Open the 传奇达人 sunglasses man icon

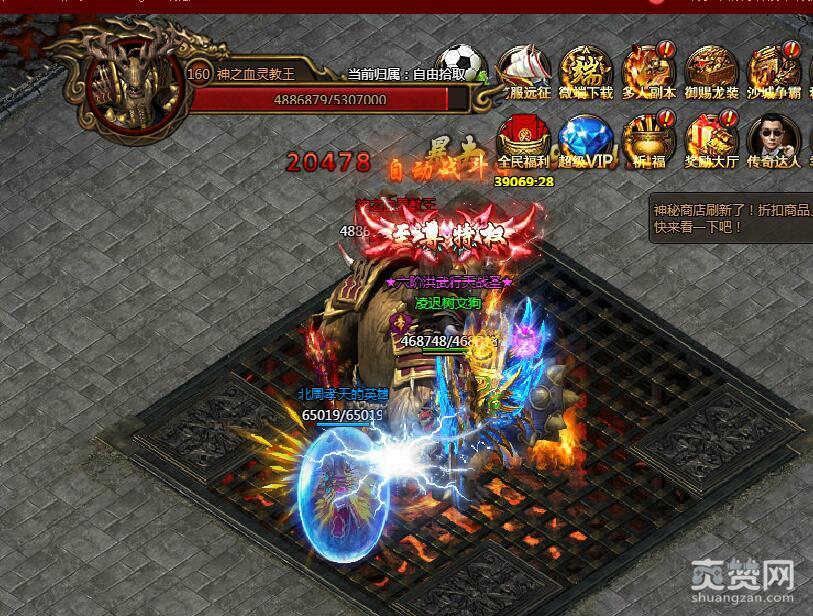pos(774,140)
